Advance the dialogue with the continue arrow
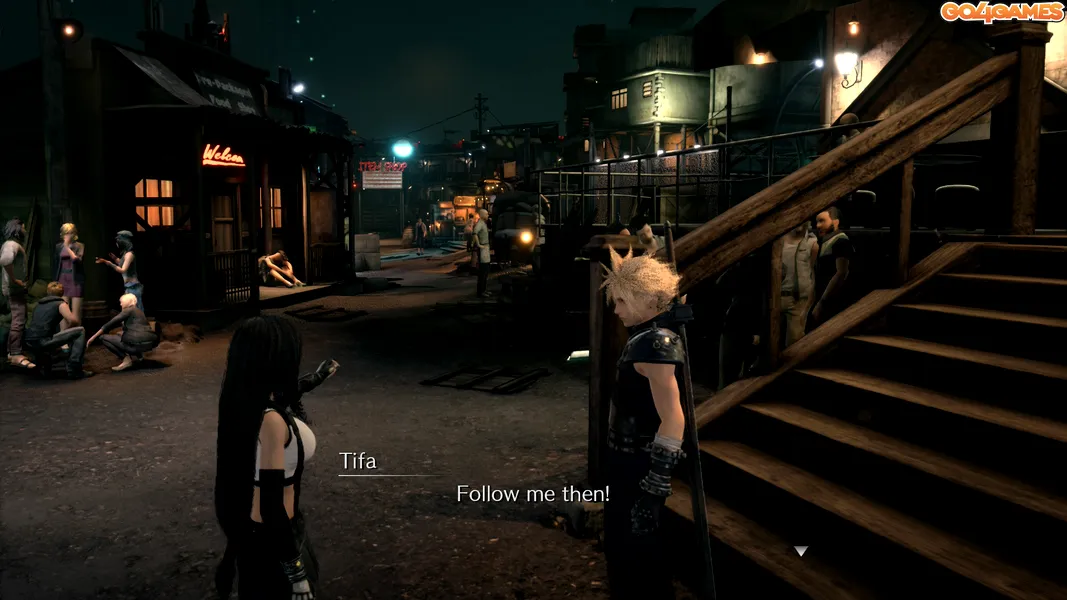Image resolution: width=1067 pixels, height=600 pixels. 800,551
